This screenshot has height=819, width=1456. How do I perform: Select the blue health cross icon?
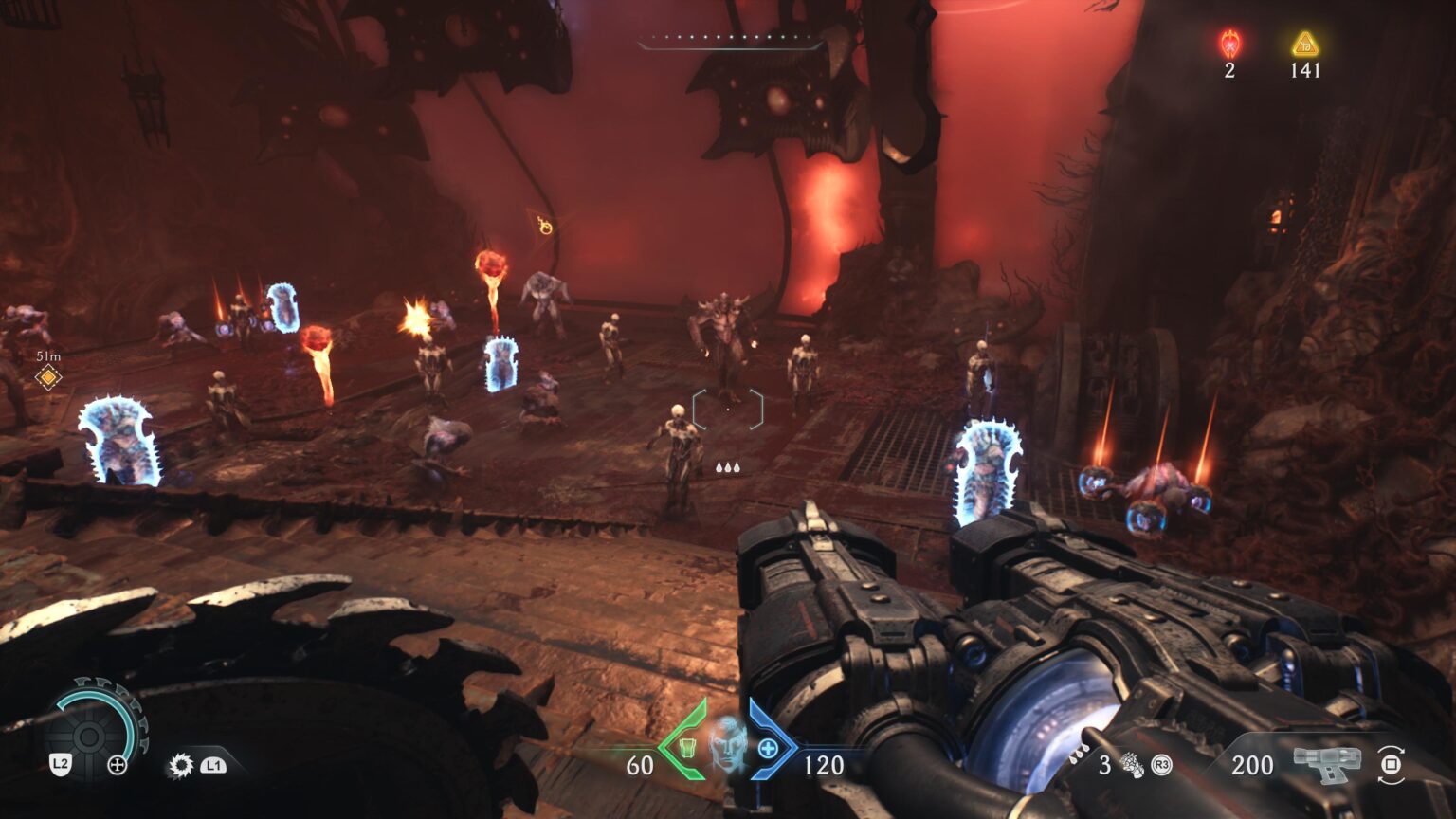[x=768, y=749]
